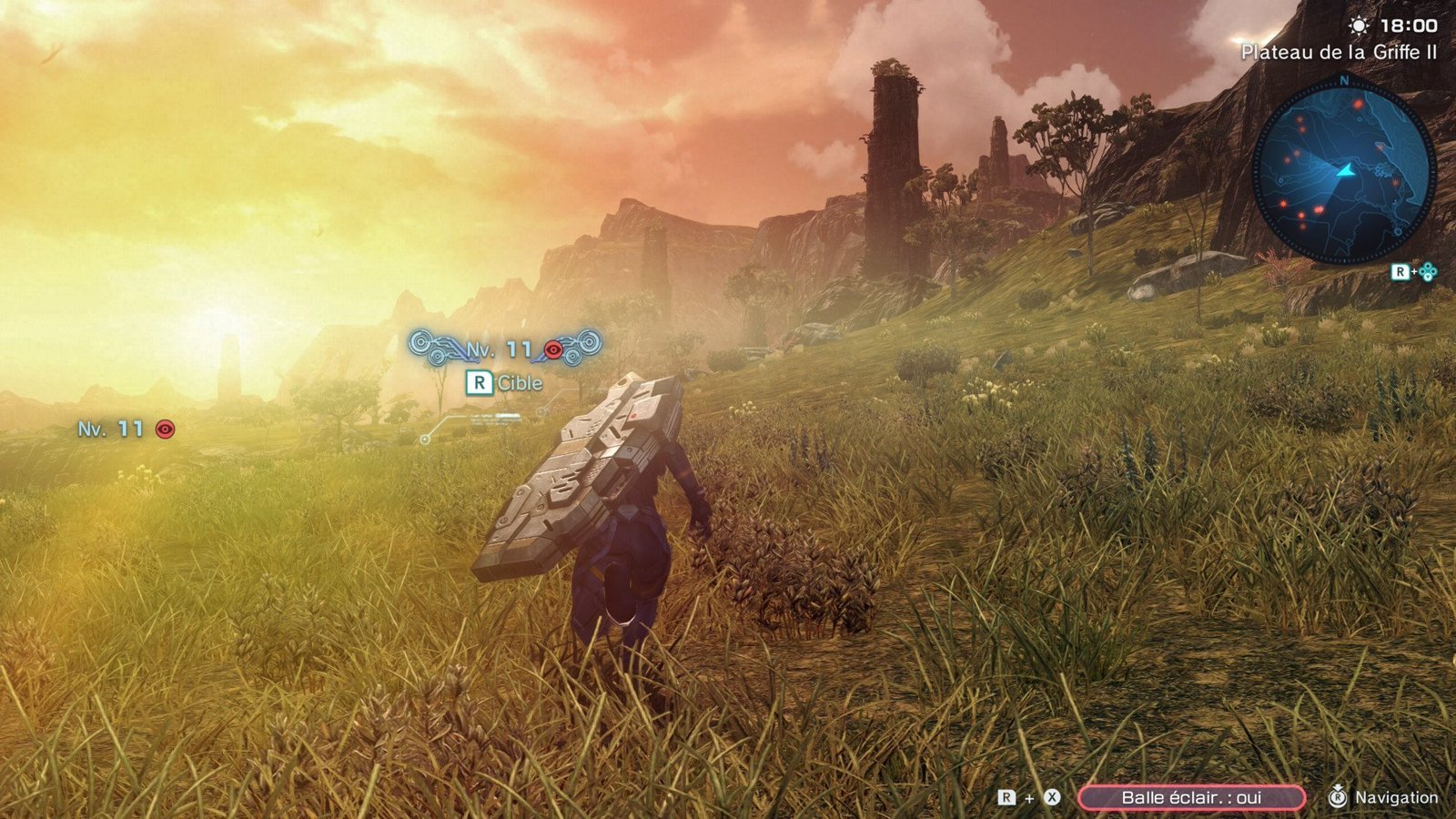Select the Navigation label
Image resolution: width=1456 pixels, height=819 pixels.
[x=1396, y=798]
